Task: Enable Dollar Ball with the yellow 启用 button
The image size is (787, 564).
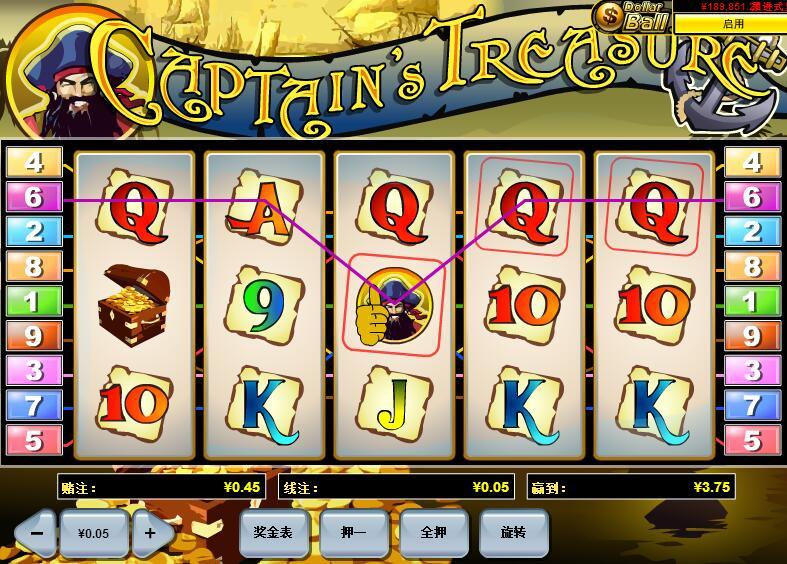Action: pyautogui.click(x=733, y=23)
